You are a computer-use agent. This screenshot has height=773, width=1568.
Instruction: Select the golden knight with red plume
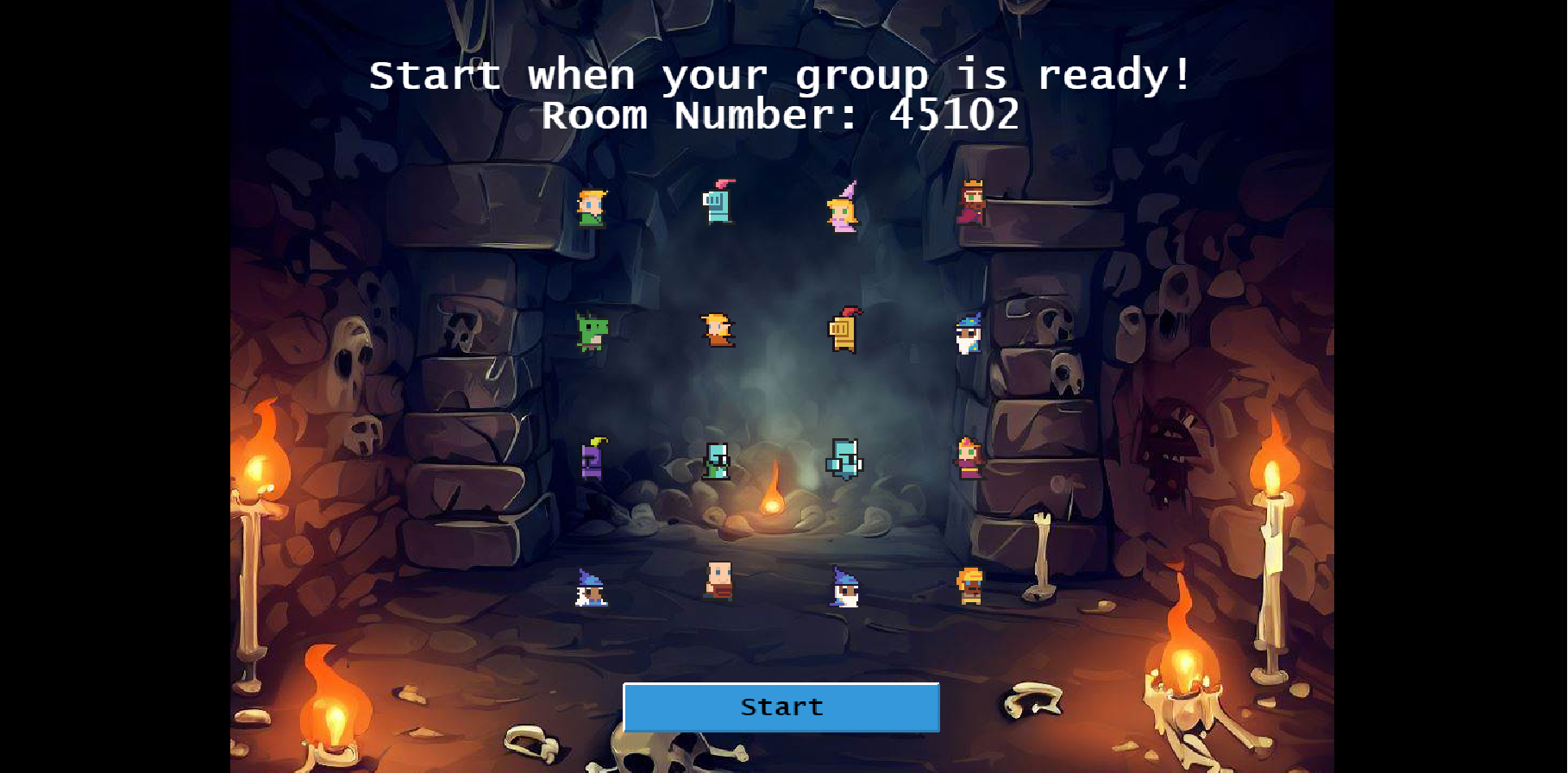842,333
